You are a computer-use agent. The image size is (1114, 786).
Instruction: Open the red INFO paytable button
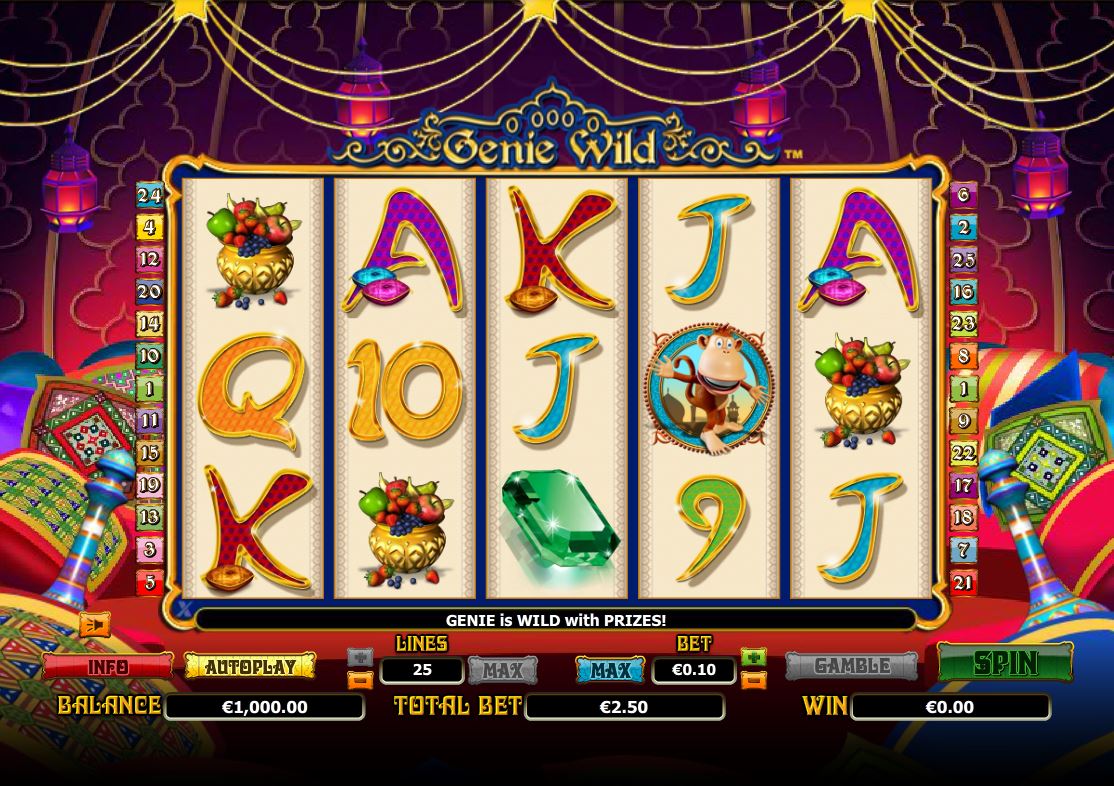(x=107, y=667)
